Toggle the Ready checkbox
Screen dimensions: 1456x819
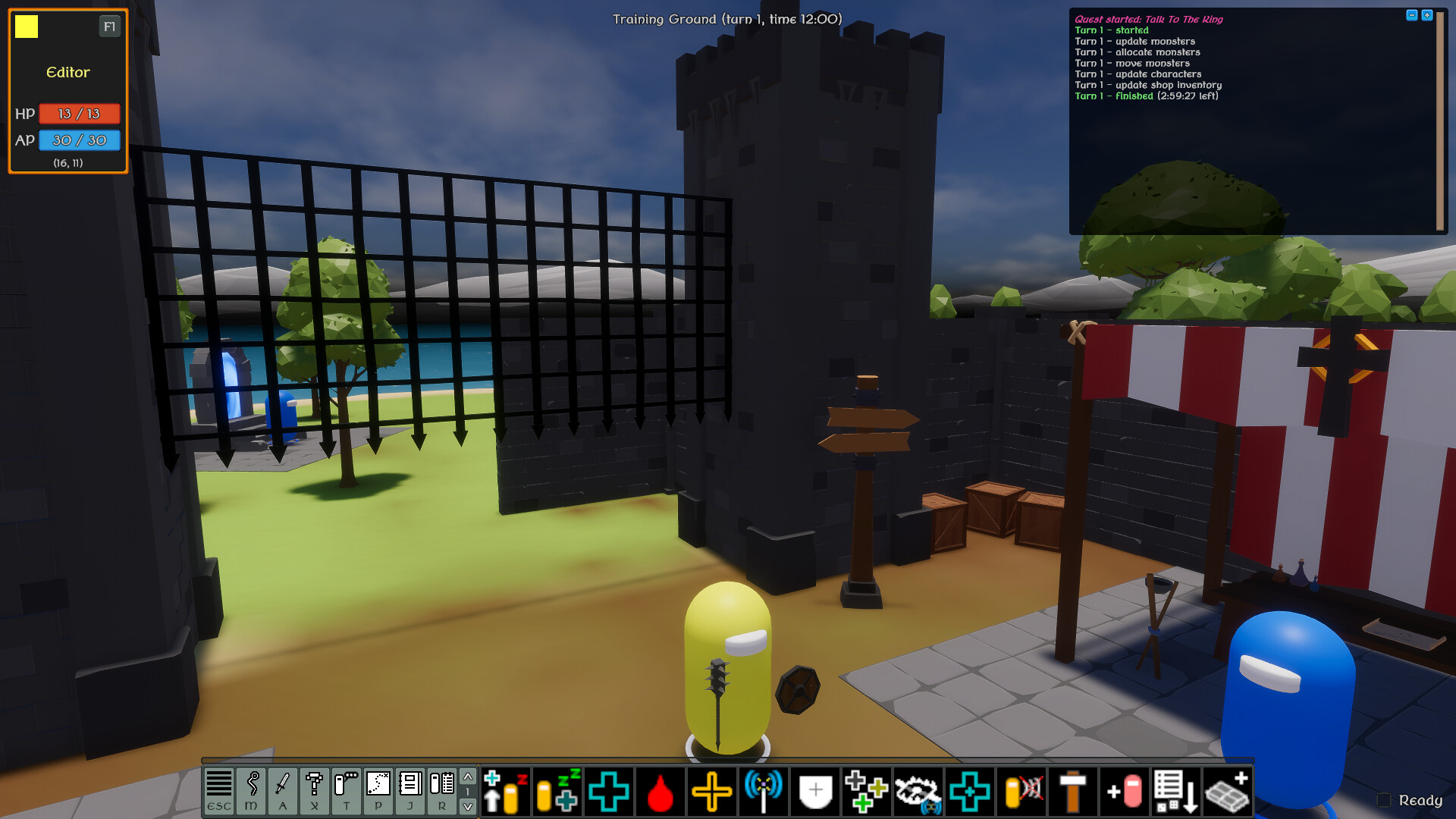pyautogui.click(x=1385, y=800)
